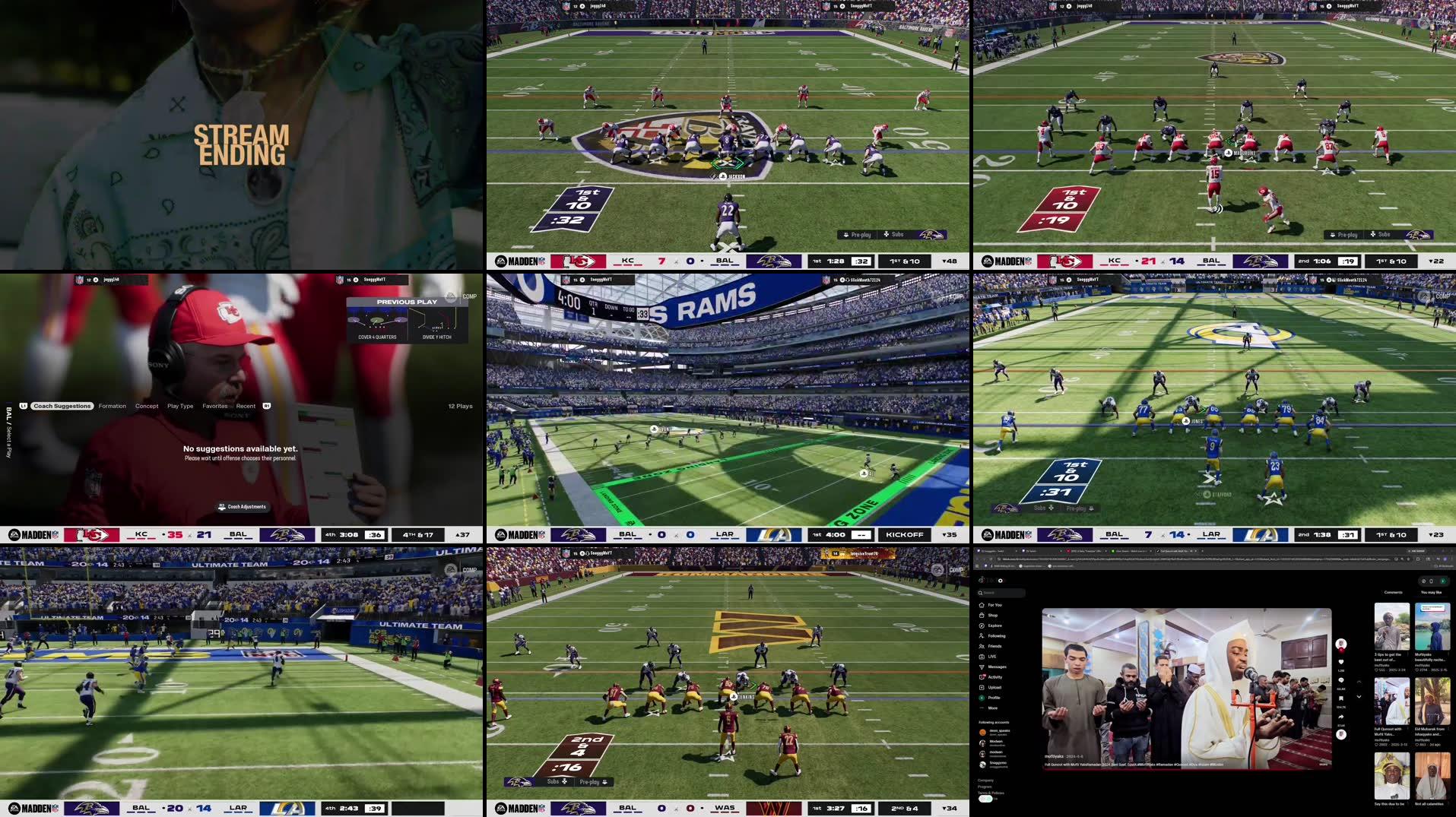Switch to the Formation tab in the playbook
This screenshot has width=1456, height=817.
pyautogui.click(x=113, y=406)
